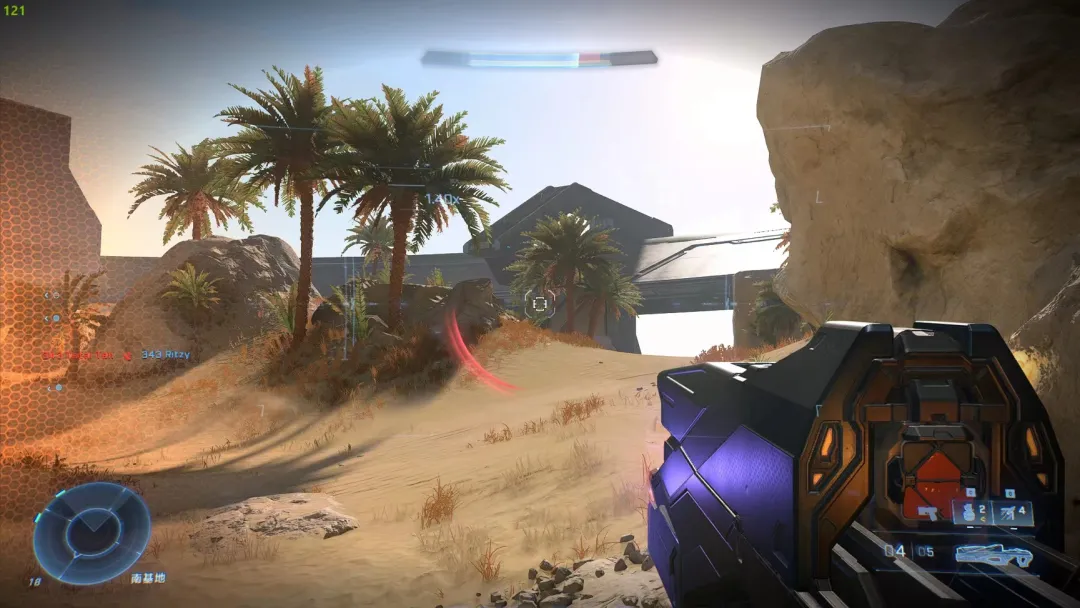
Task: Select the frag grenade slot
Action: click(972, 513)
